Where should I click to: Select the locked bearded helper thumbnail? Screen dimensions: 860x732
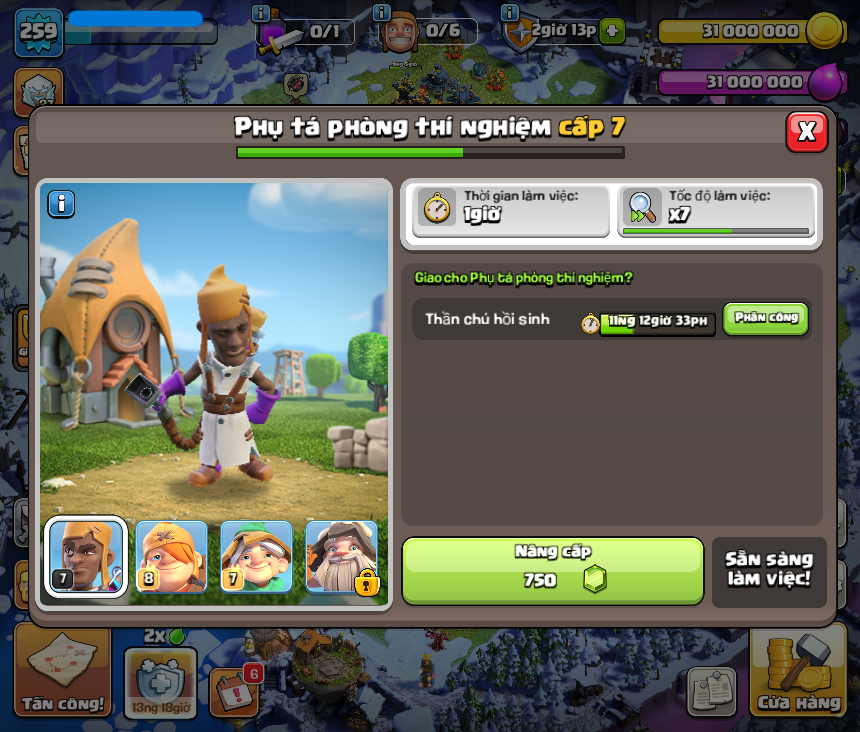(342, 556)
